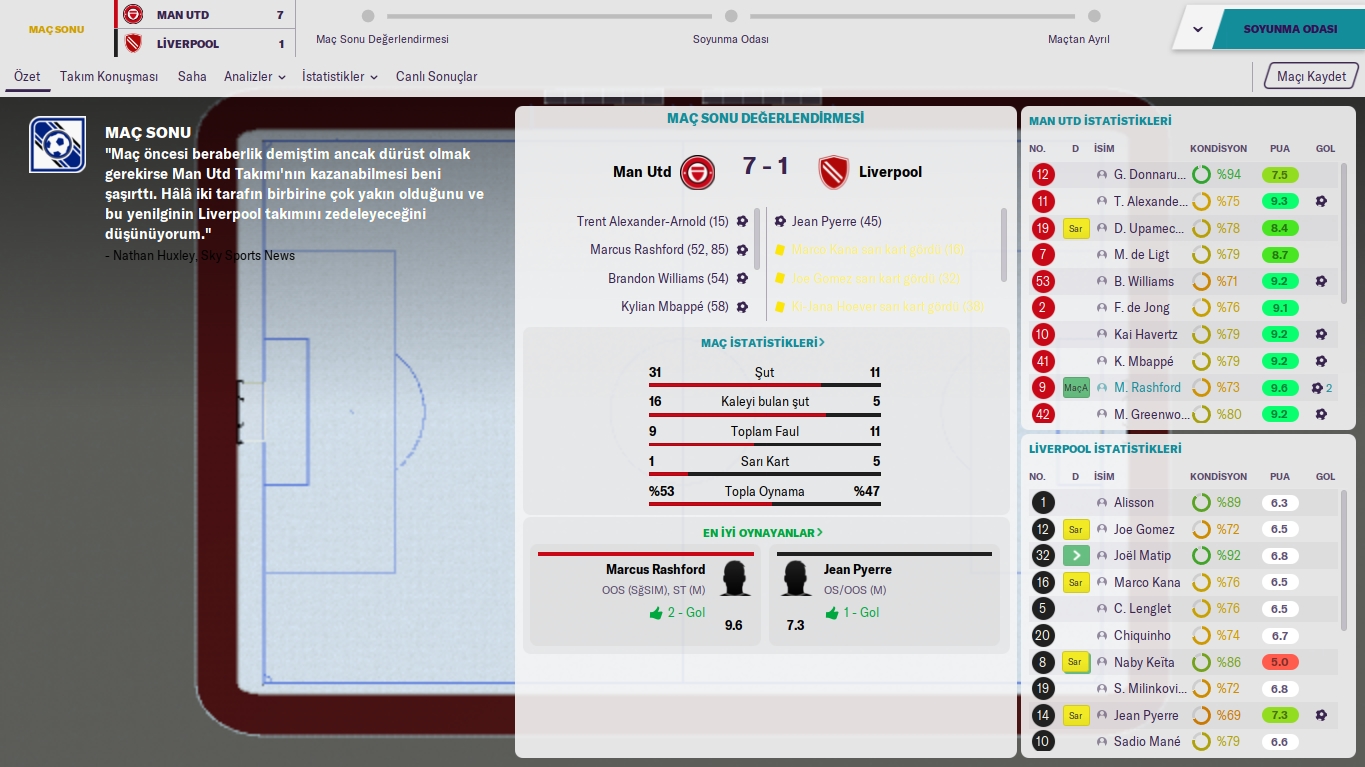Select Jean Pyerre's best player card
The image size is (1365, 767).
point(884,594)
